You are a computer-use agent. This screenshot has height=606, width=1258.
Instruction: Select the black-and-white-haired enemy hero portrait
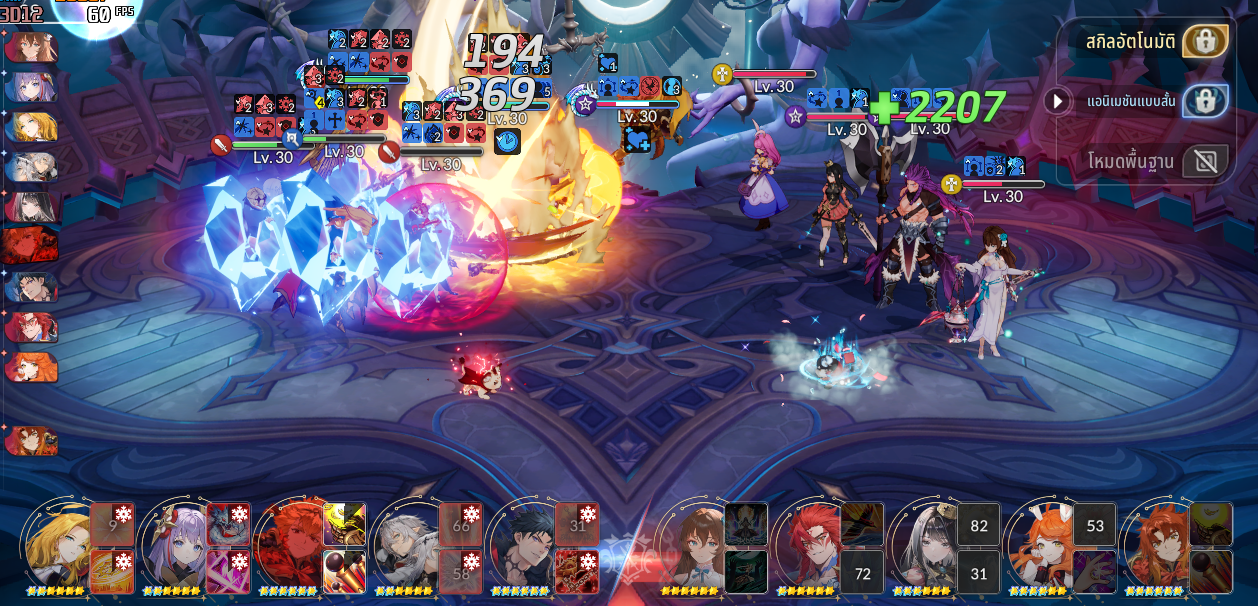(x=924, y=547)
